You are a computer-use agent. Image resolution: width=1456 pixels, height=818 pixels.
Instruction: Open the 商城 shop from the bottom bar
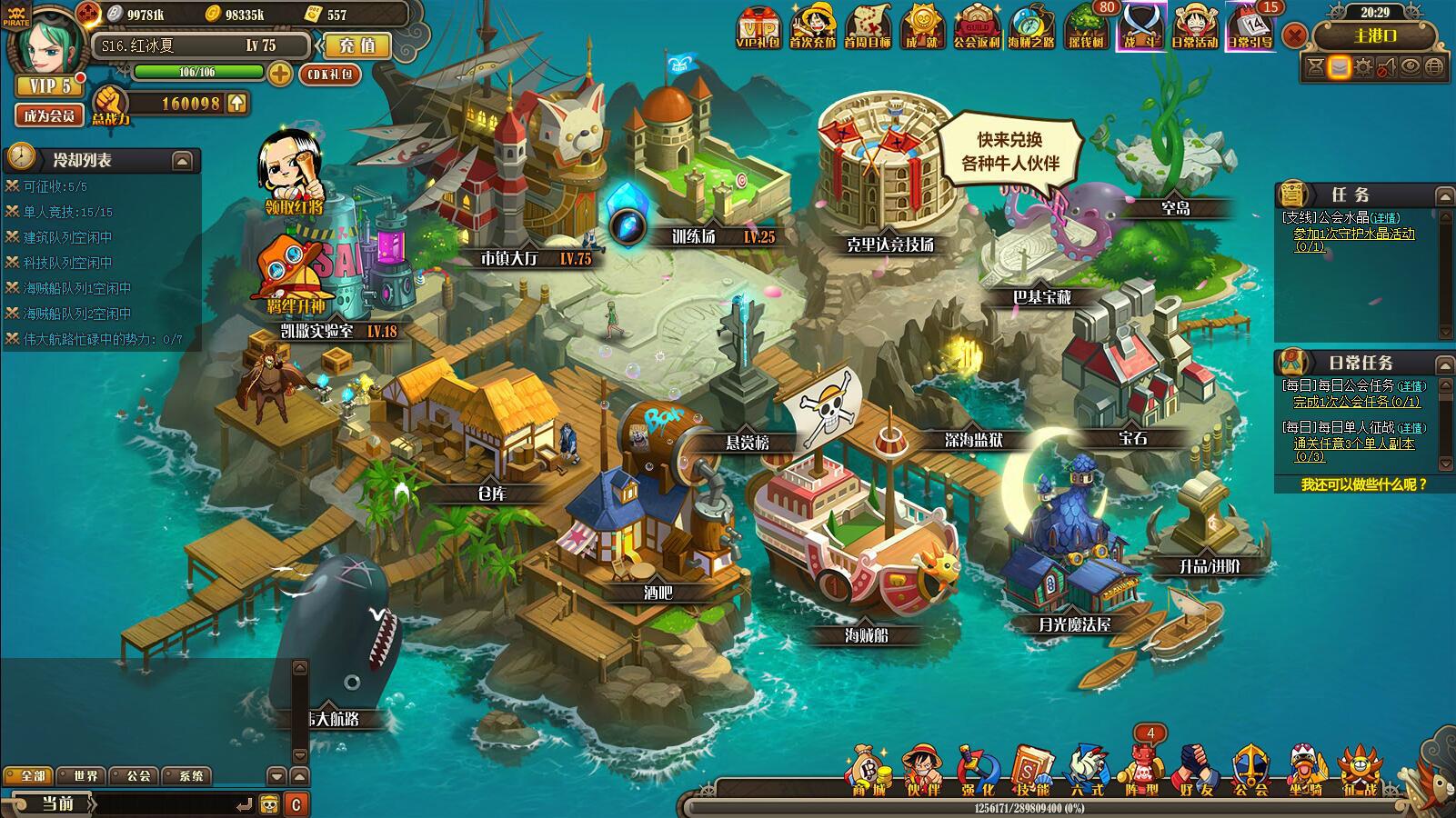coord(868,771)
